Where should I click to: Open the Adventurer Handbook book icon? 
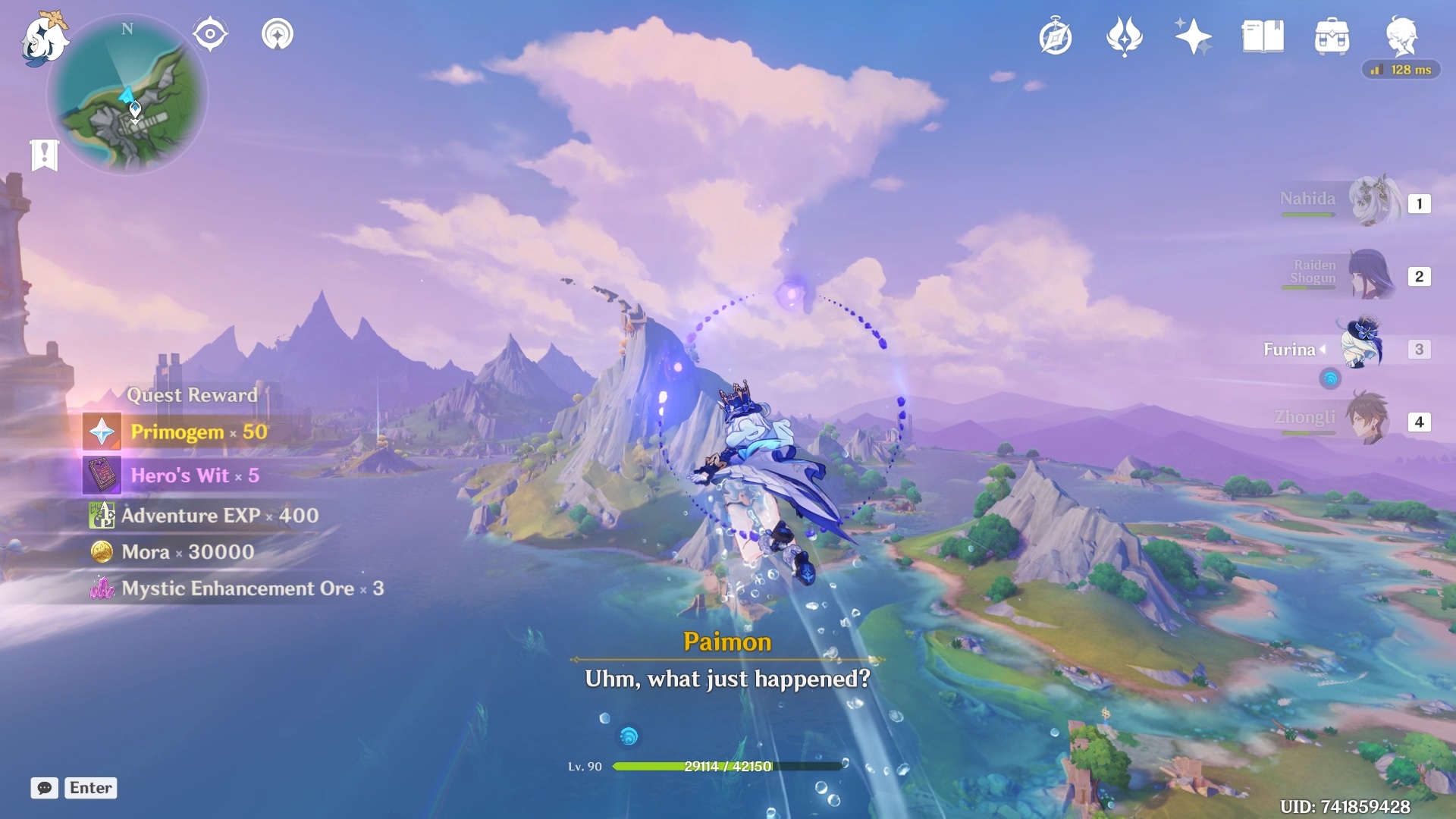[x=1263, y=36]
